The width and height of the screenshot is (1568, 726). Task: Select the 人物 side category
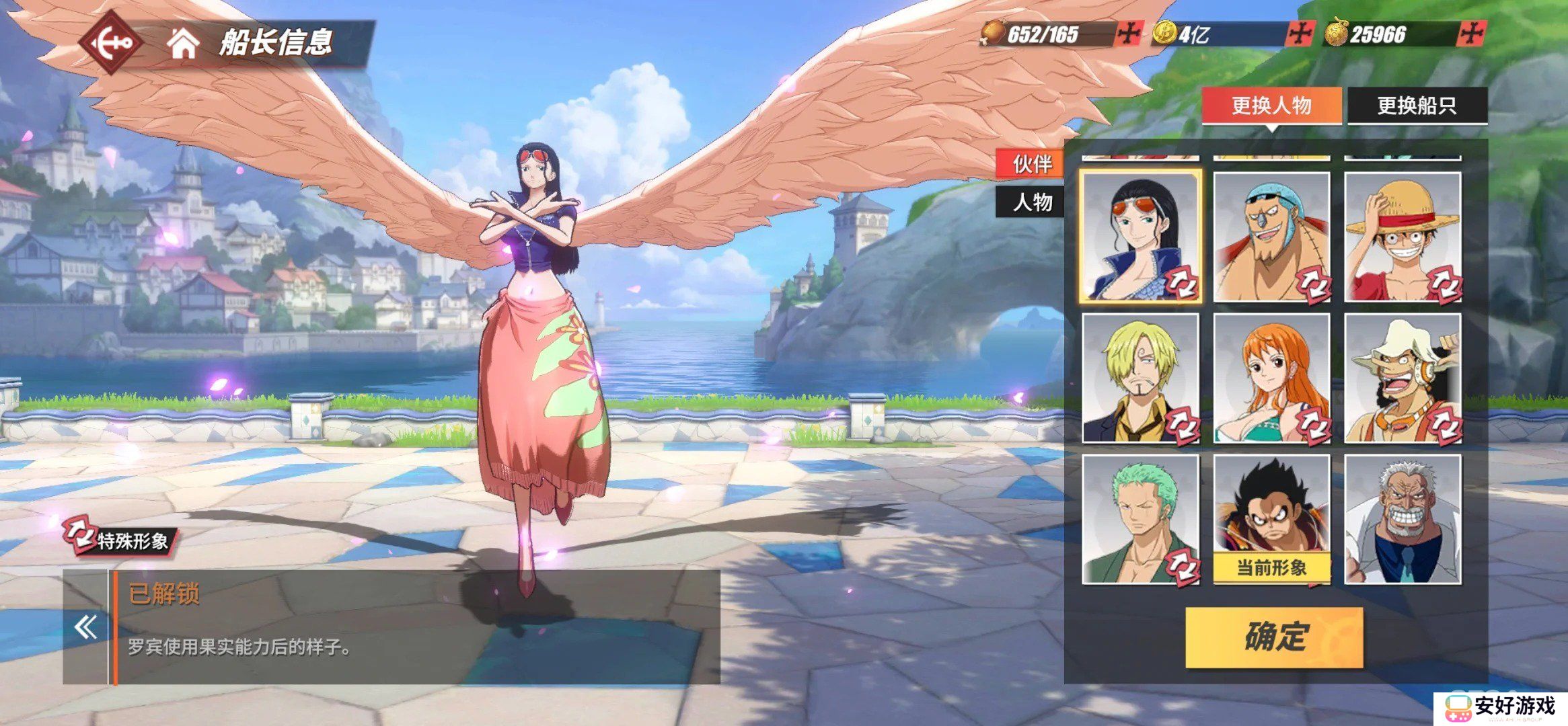point(1032,202)
